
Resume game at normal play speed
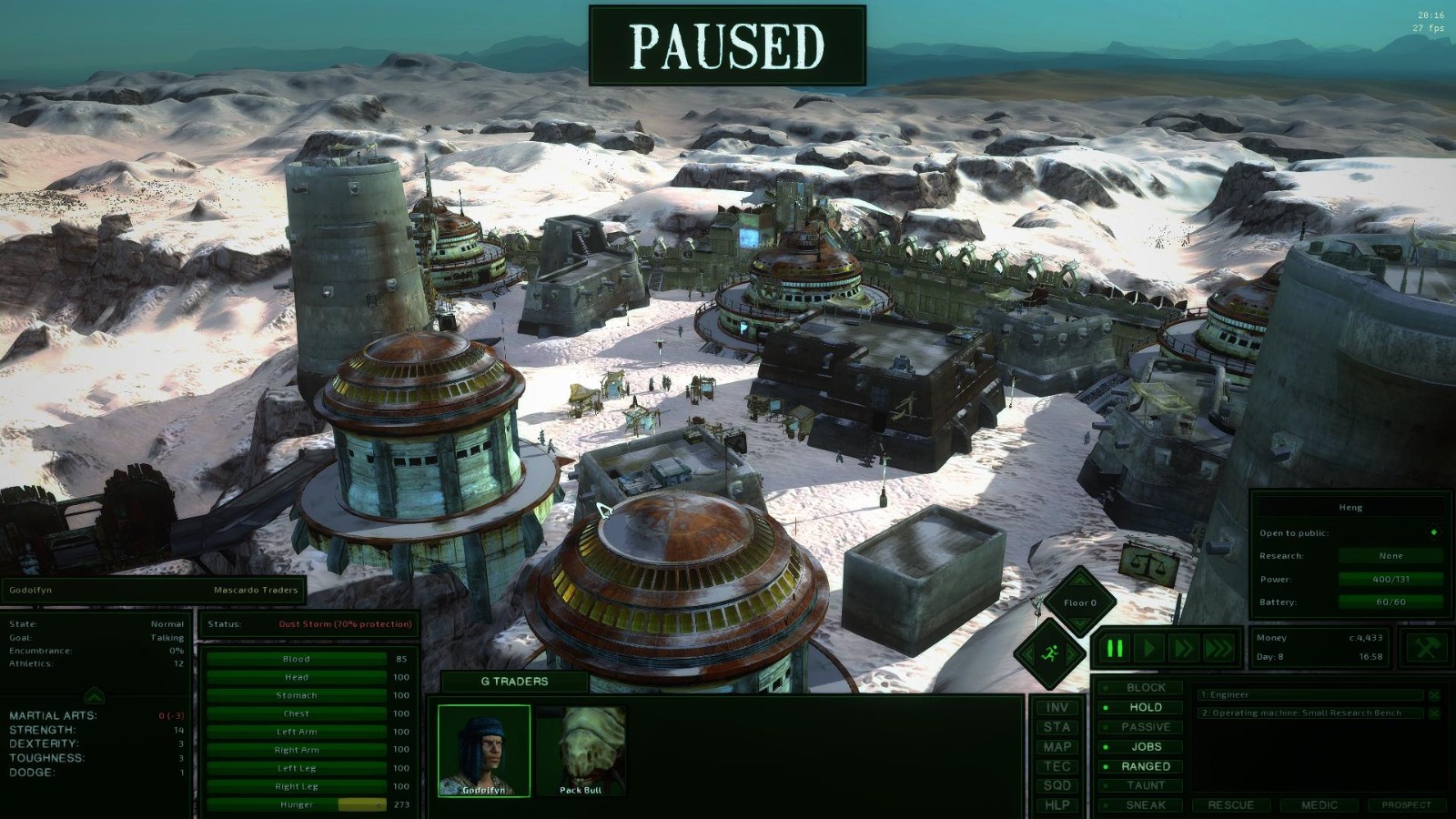point(1149,649)
